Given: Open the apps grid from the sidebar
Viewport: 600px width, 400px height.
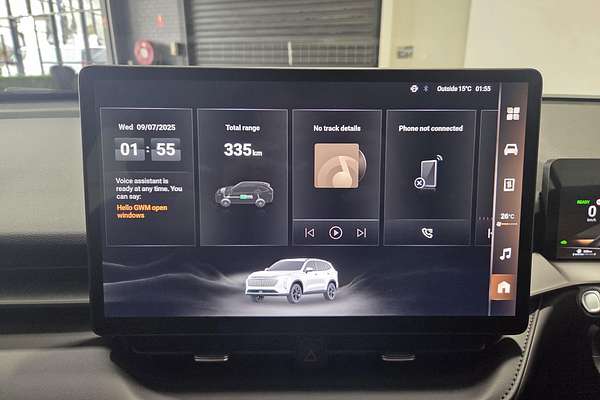Looking at the screenshot, I should pos(512,114).
